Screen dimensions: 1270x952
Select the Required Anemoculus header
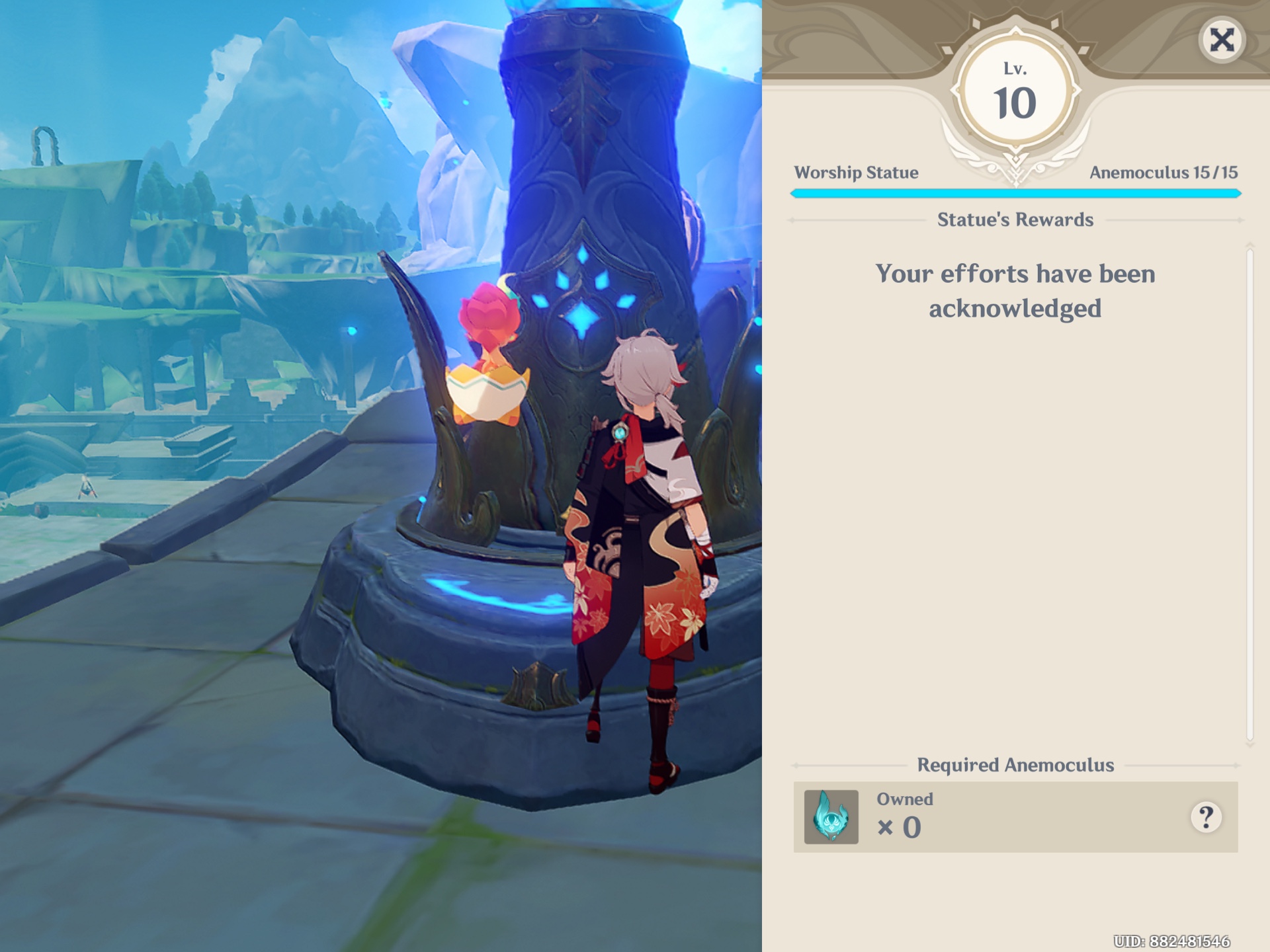(x=1017, y=765)
